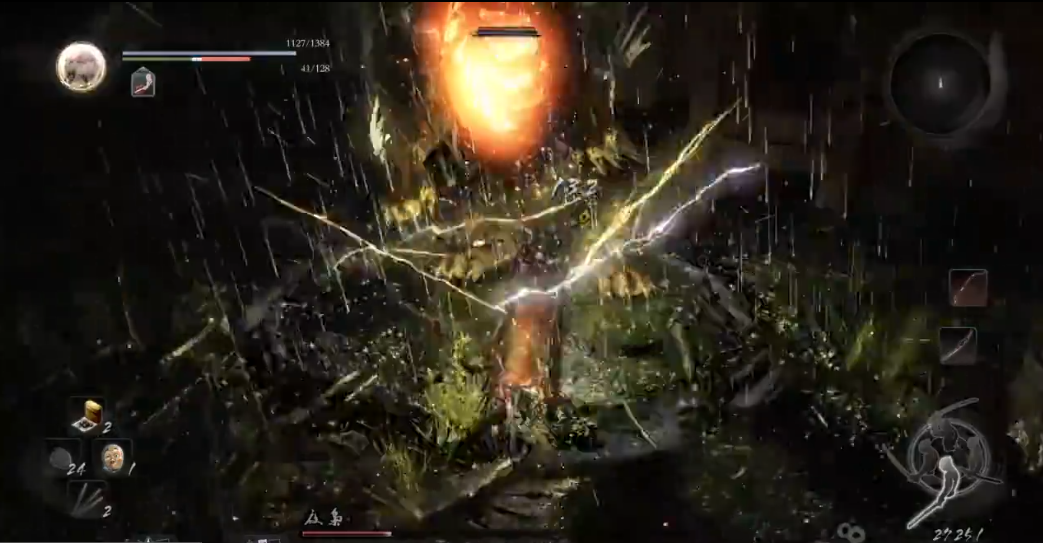Switch to the lower sword weapon slot
Image resolution: width=1043 pixels, height=543 pixels.
tap(957, 345)
